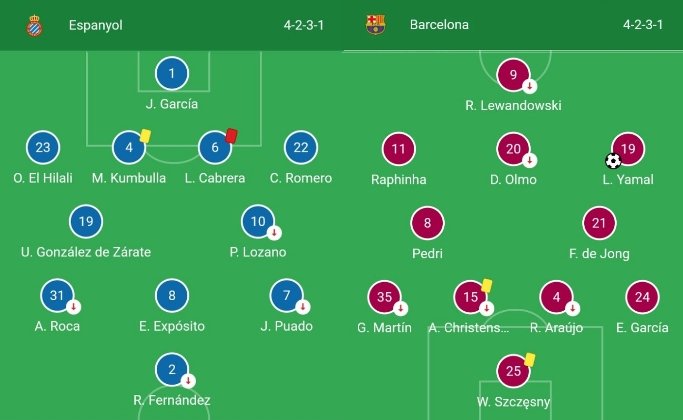
Task: Select D. Olmo's number 20 marker
Action: pos(513,150)
